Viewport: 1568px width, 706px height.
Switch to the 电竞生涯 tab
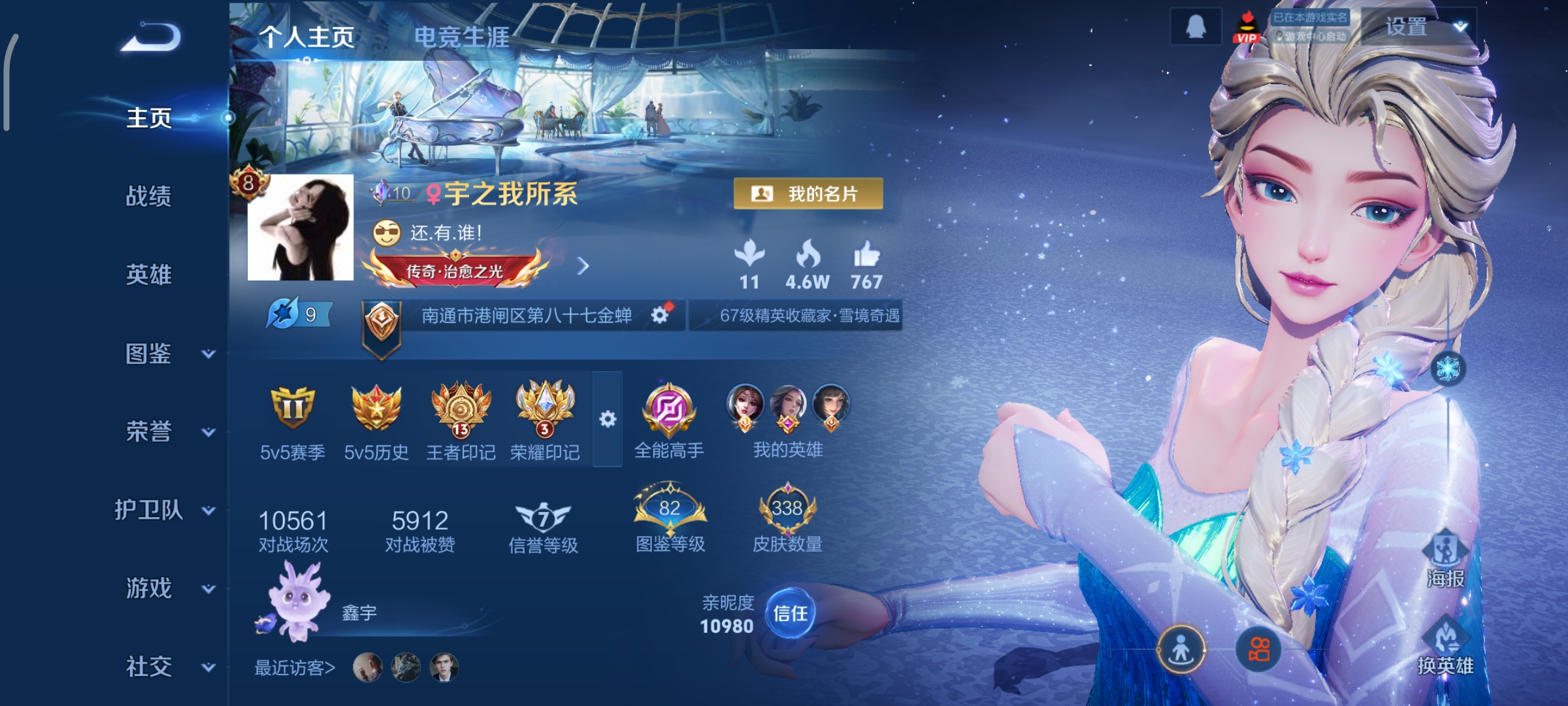461,37
